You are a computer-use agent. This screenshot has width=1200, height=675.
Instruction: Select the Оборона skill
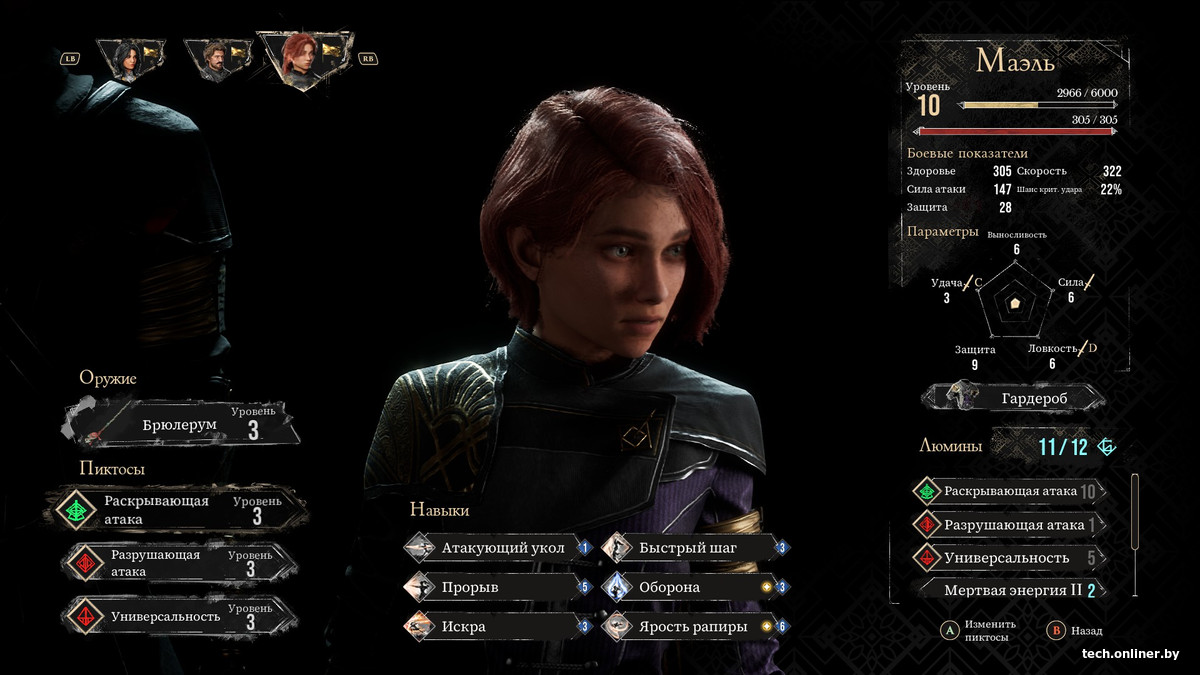[694, 587]
